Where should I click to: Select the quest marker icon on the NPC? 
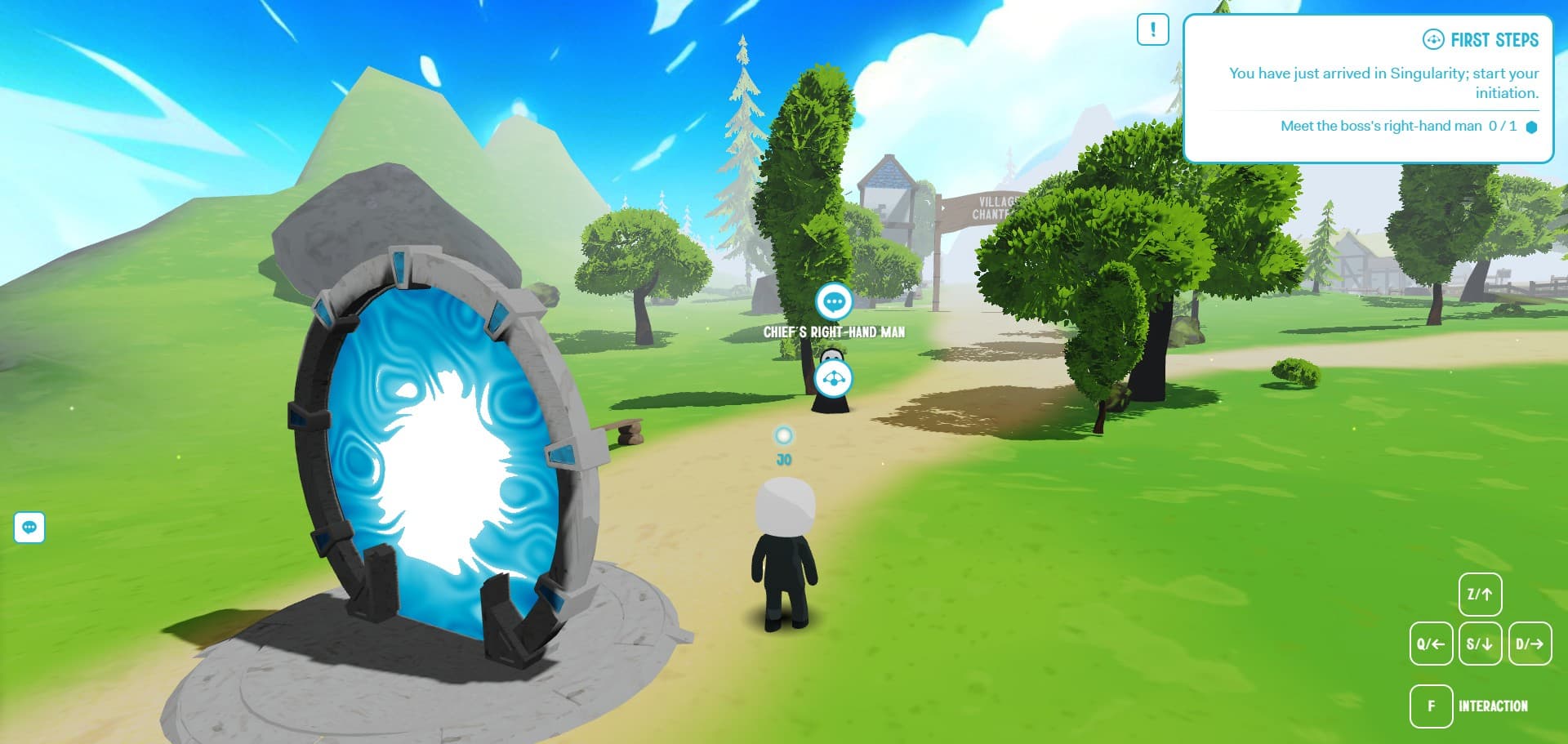(833, 379)
